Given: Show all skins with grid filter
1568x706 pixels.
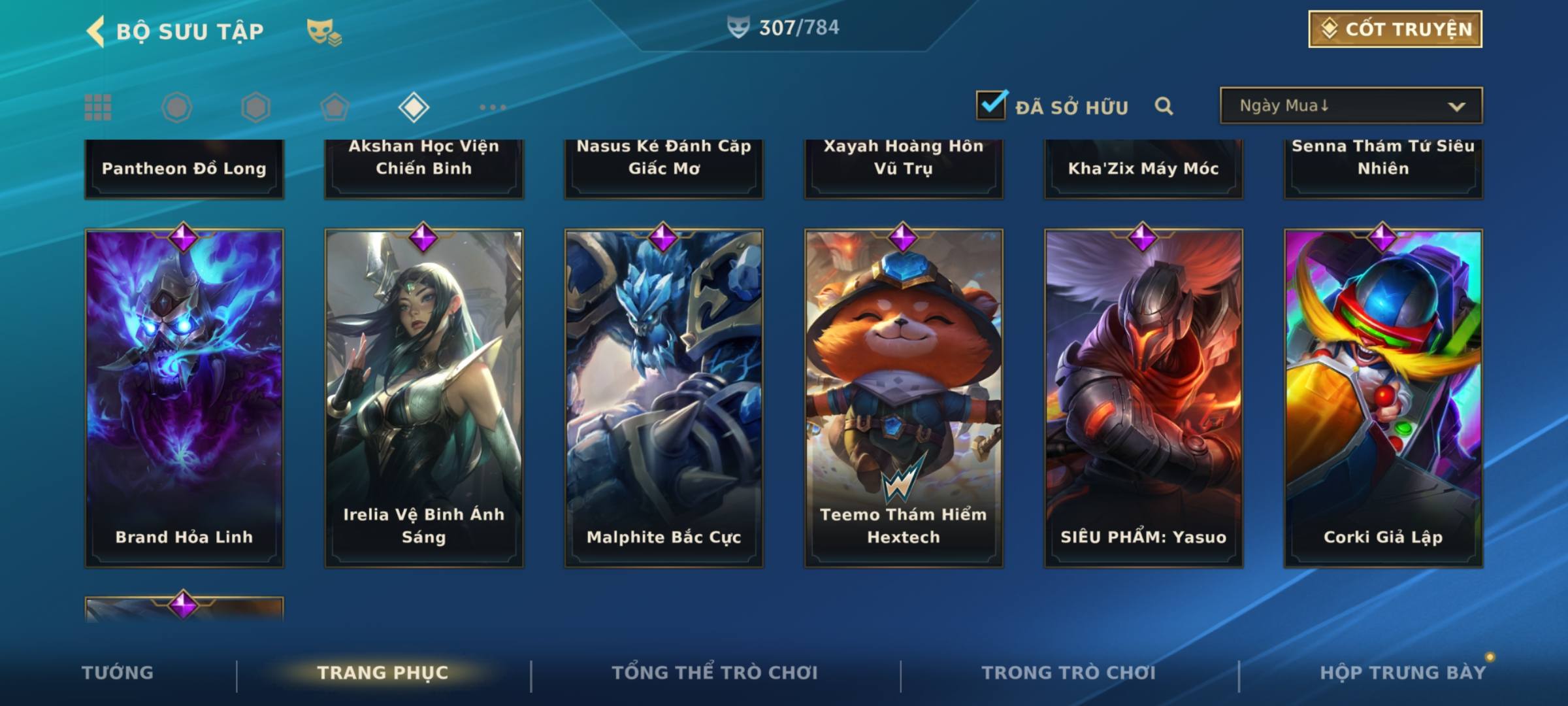Looking at the screenshot, I should tap(98, 107).
